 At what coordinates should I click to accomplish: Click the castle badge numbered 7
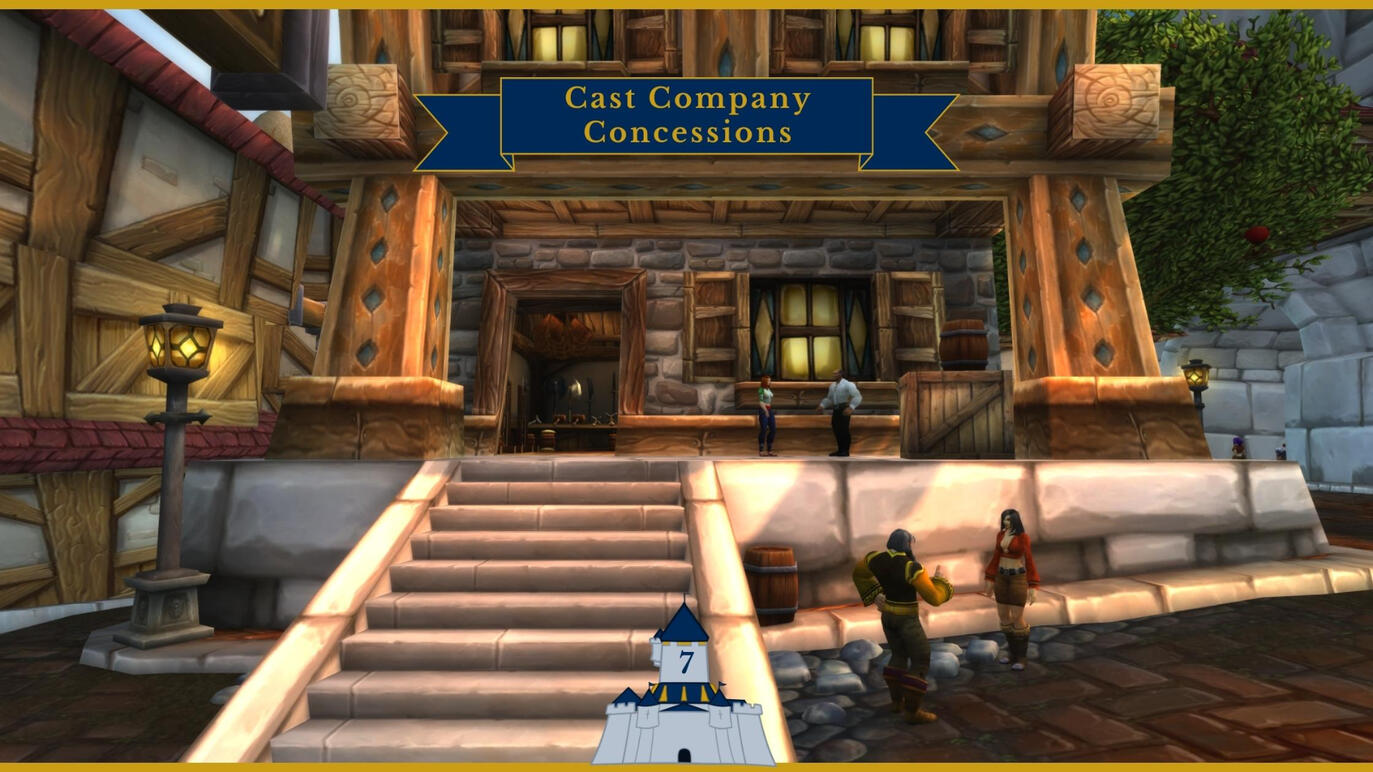pyautogui.click(x=684, y=690)
